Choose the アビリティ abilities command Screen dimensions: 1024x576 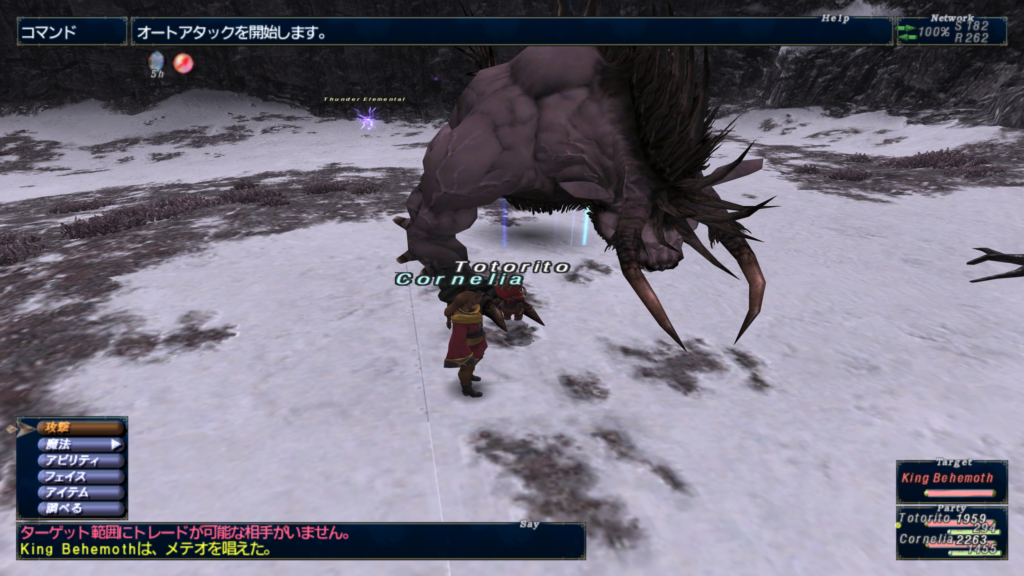point(80,460)
